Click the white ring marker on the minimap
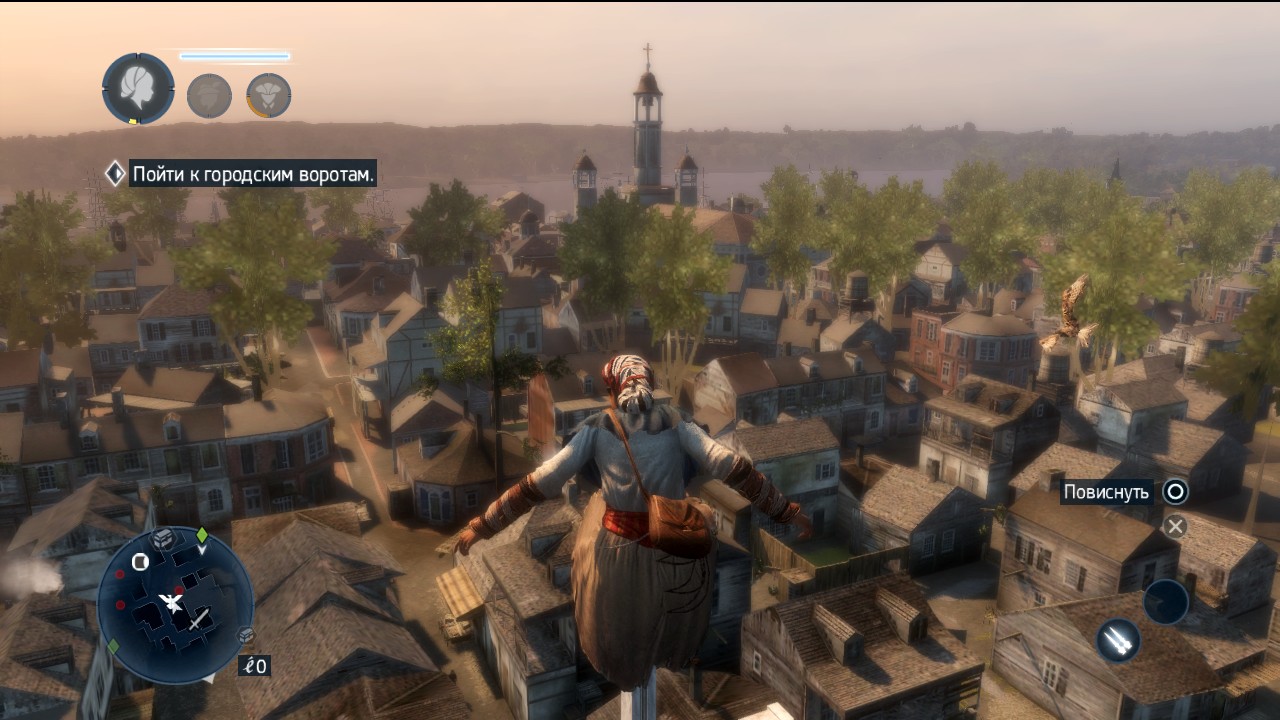The width and height of the screenshot is (1280, 720). click(140, 562)
